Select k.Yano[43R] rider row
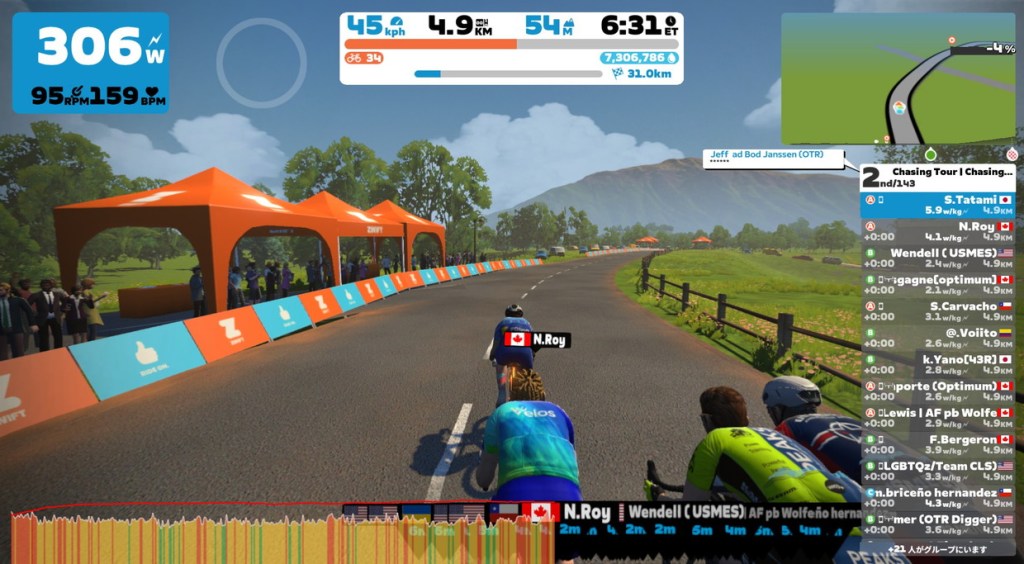1024x564 pixels. click(937, 365)
